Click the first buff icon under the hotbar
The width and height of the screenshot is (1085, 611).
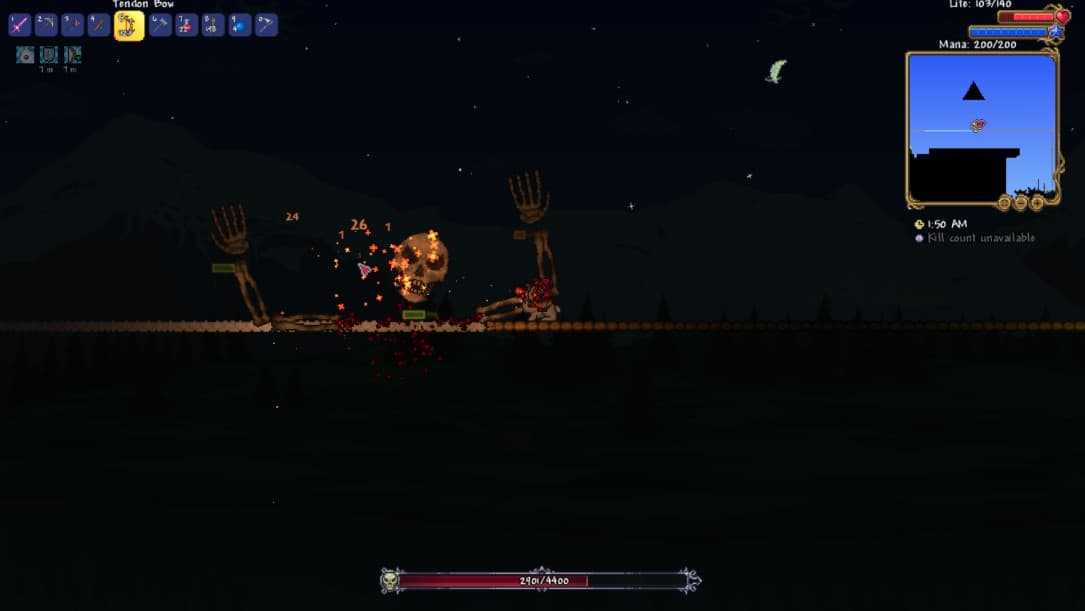pos(25,55)
